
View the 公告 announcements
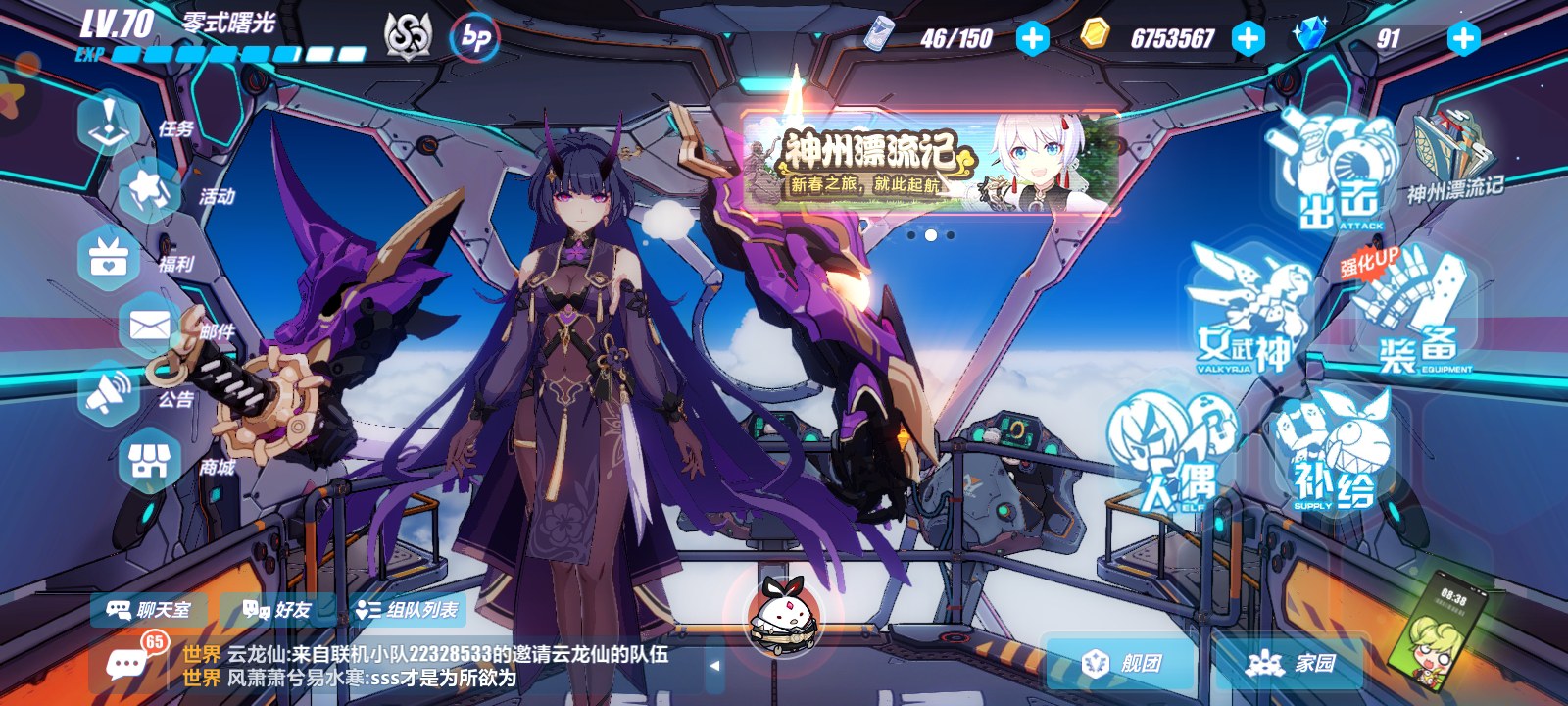[110, 394]
